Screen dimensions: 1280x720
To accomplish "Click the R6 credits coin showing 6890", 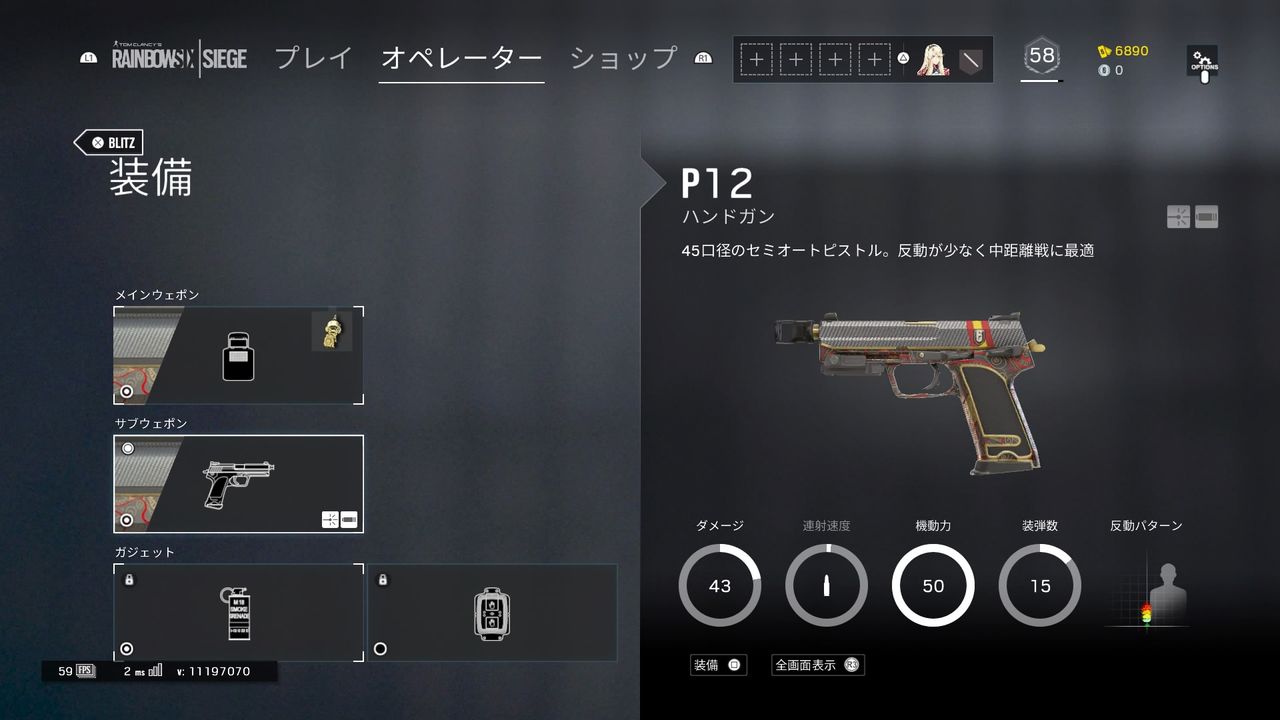I will click(x=1123, y=49).
